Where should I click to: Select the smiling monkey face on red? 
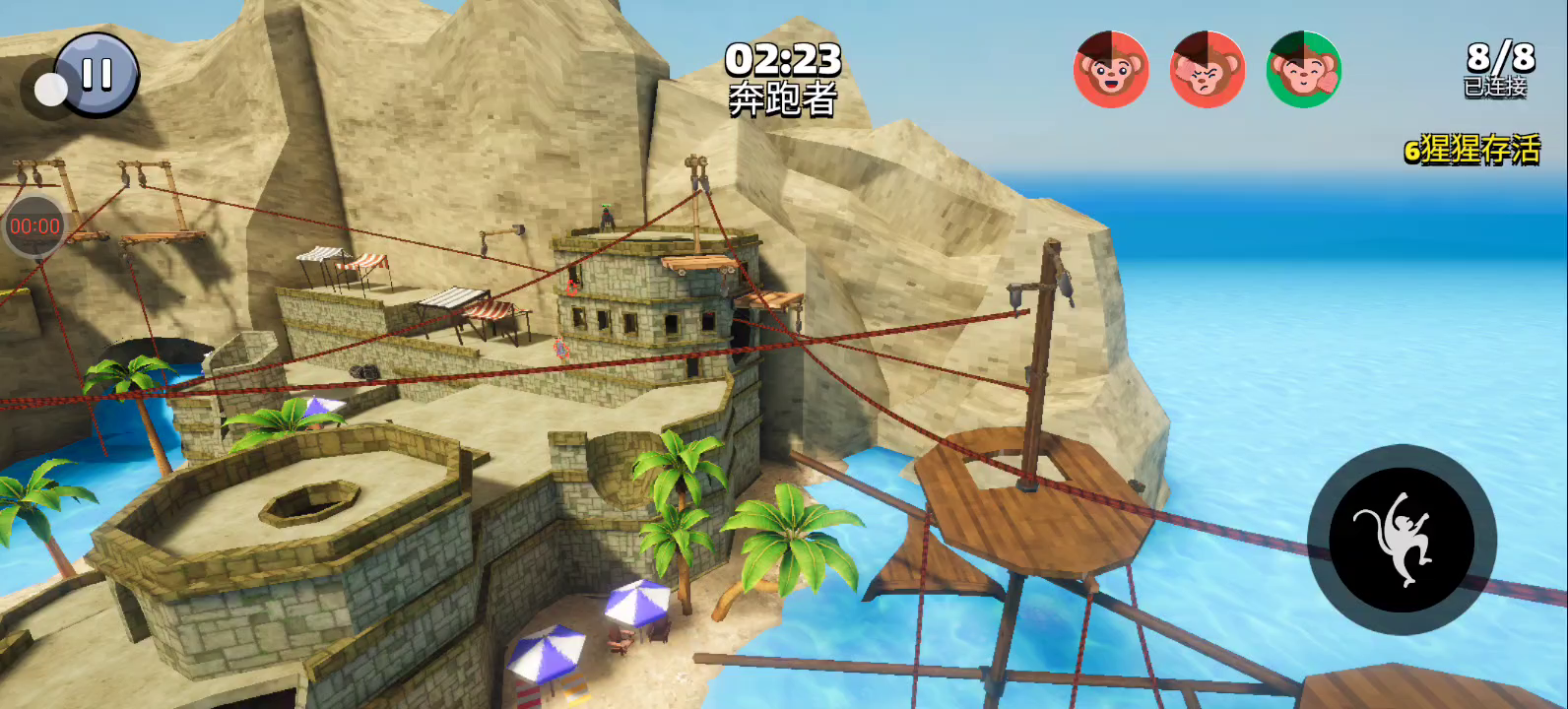pyautogui.click(x=1111, y=69)
